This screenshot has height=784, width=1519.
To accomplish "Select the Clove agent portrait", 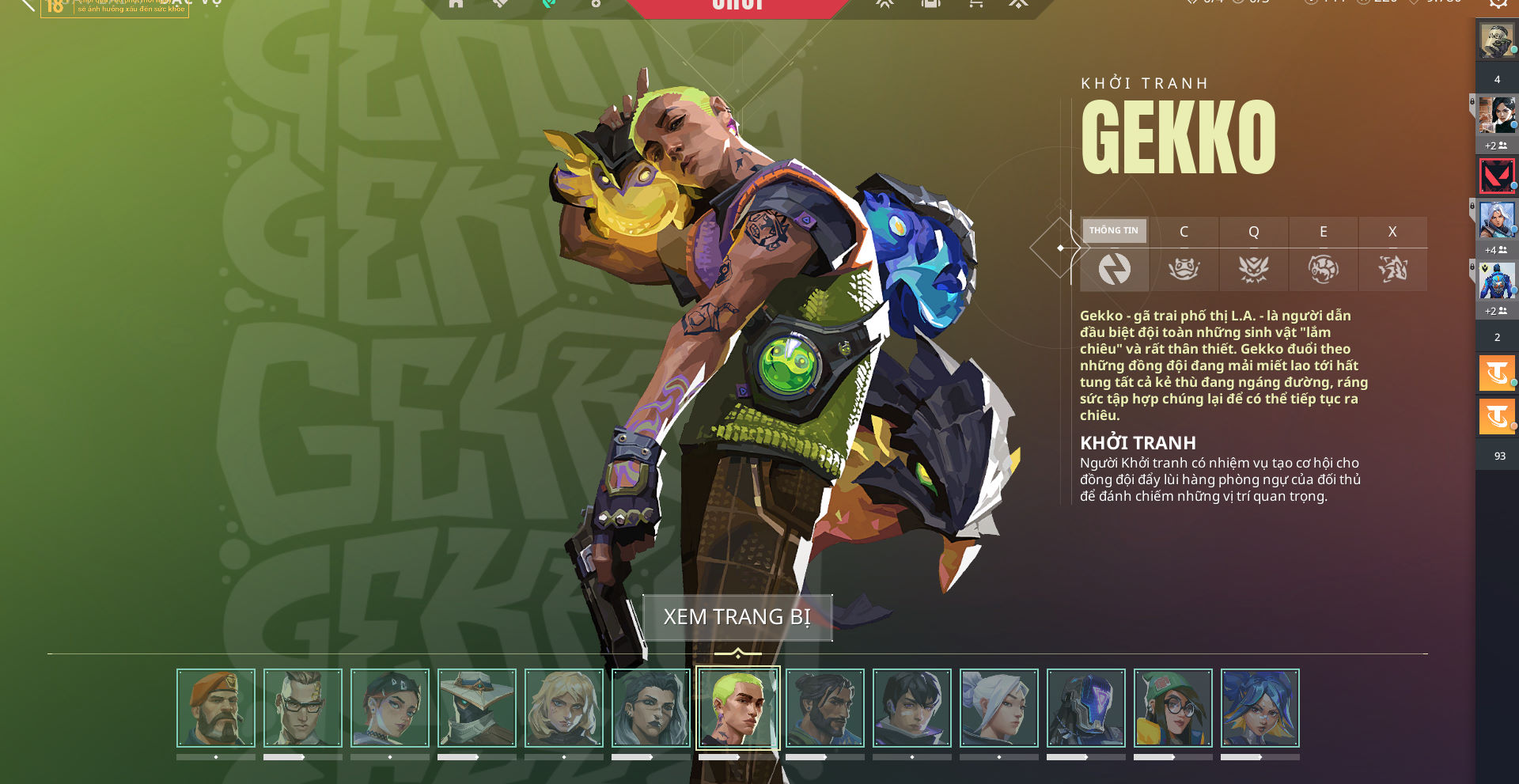I will click(x=390, y=708).
